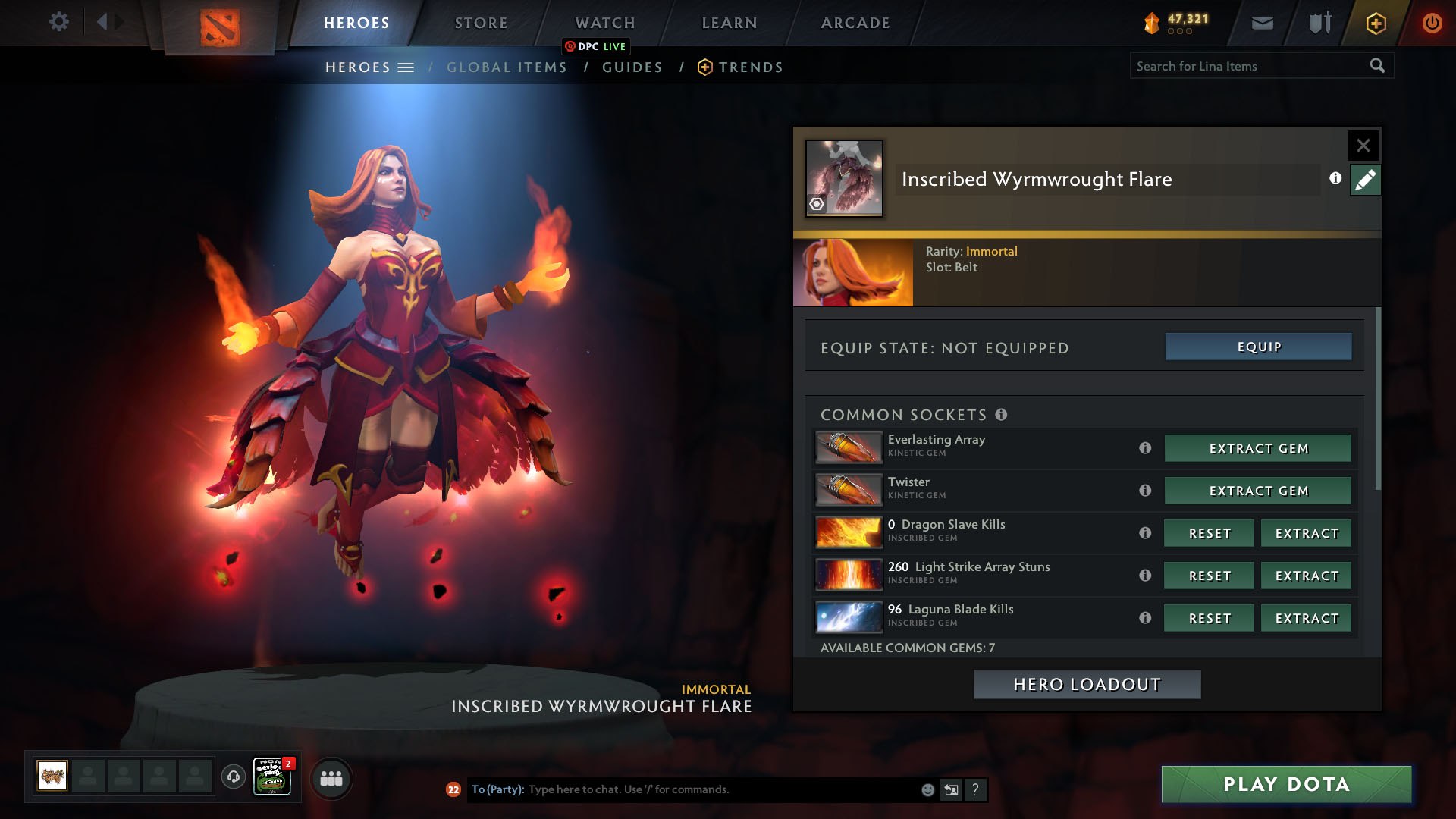Open the Arcade tab
This screenshot has height=819, width=1456.
[x=855, y=23]
